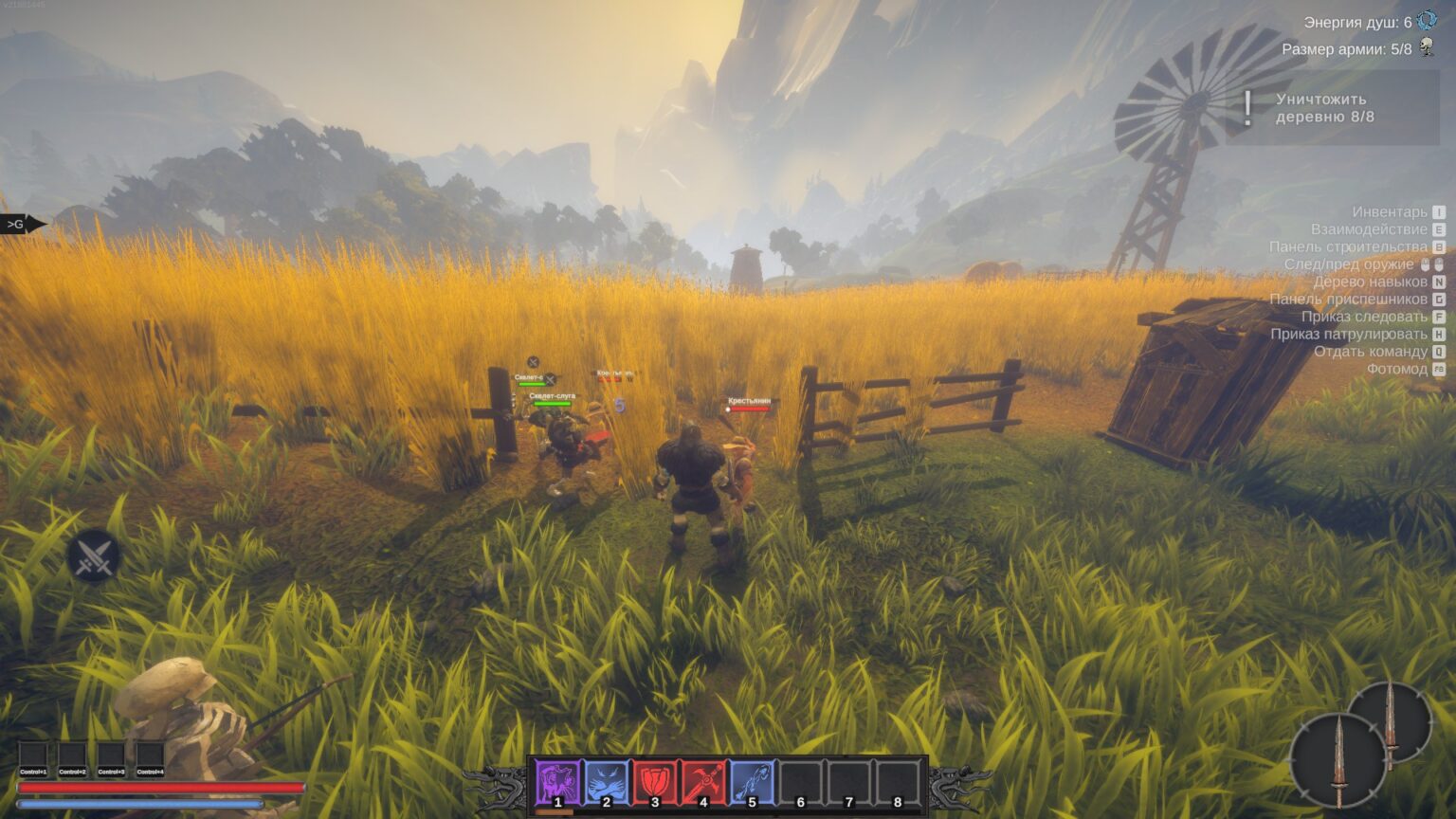Activate the red sword strike ability
The width and height of the screenshot is (1456, 819).
(703, 783)
